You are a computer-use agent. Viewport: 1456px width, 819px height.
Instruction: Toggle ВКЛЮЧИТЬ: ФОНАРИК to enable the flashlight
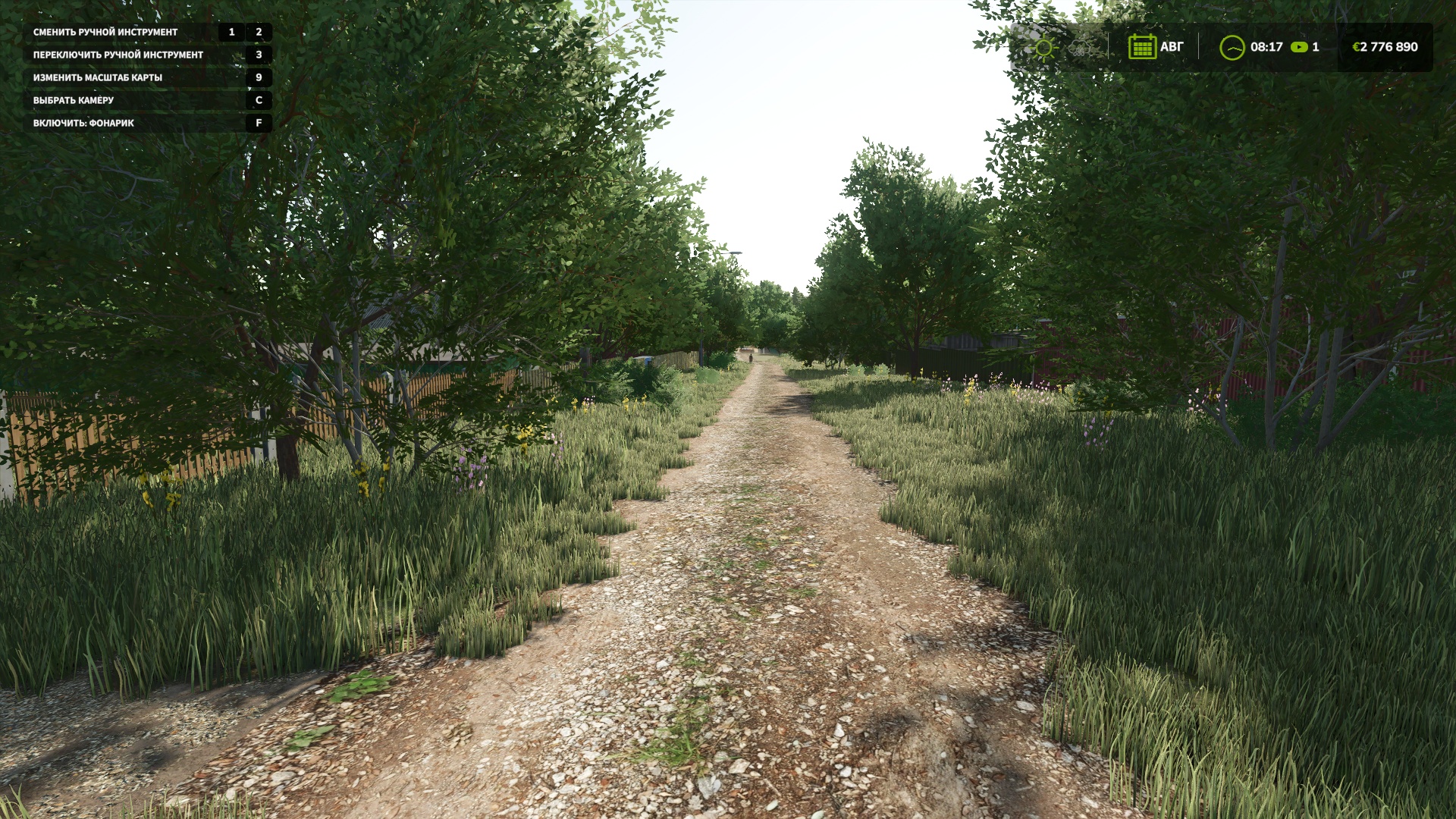(x=83, y=121)
